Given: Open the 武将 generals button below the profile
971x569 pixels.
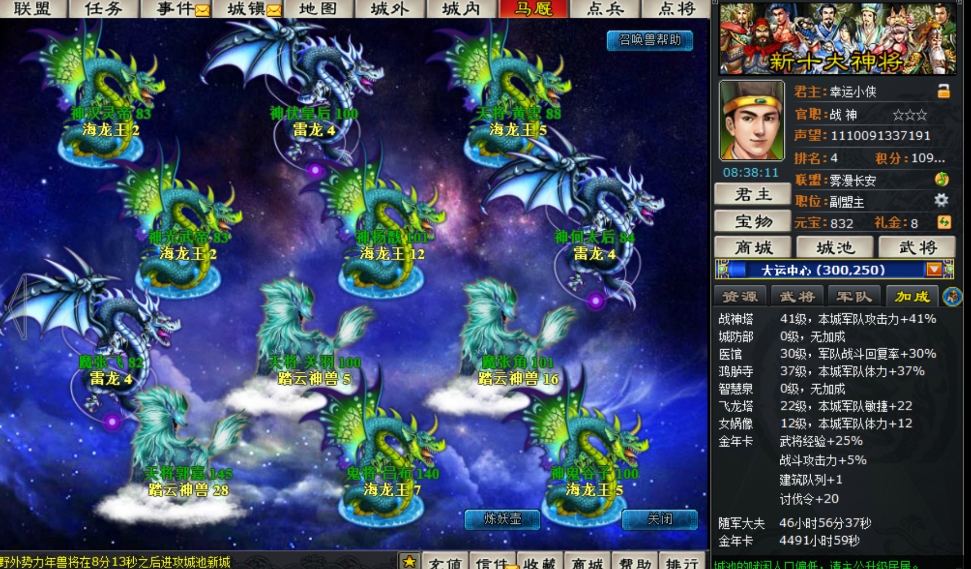Looking at the screenshot, I should pos(916,247).
